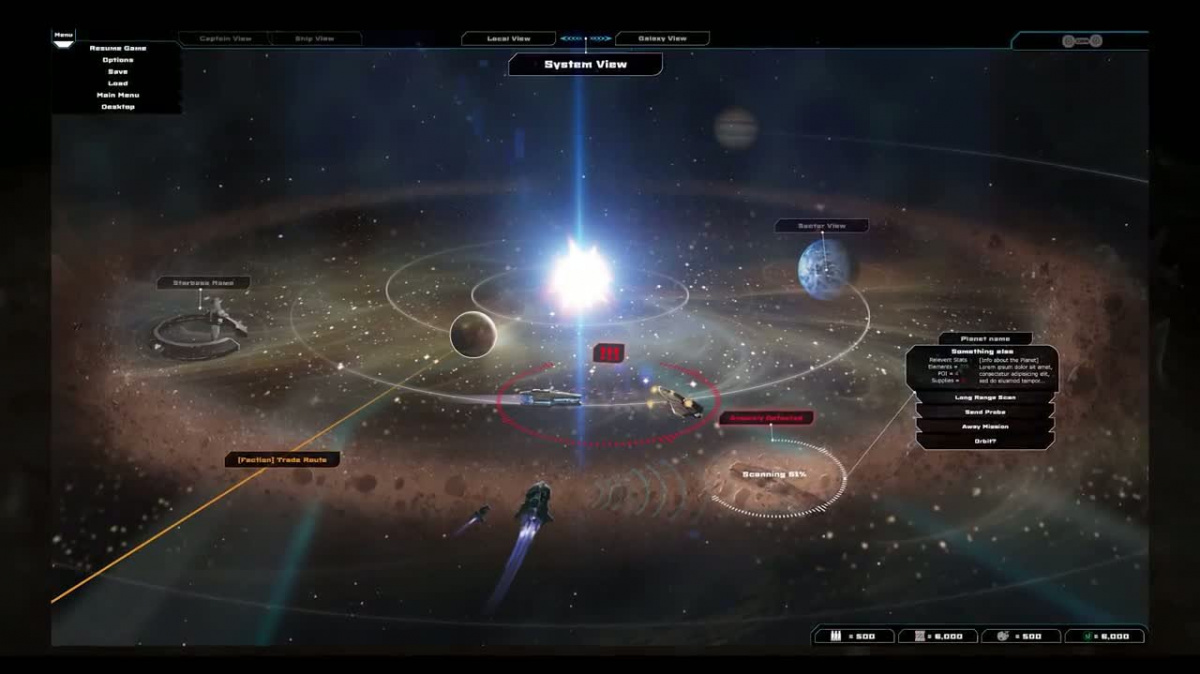The image size is (1200, 674).
Task: Select the Orbit option for the planet
Action: (x=985, y=441)
